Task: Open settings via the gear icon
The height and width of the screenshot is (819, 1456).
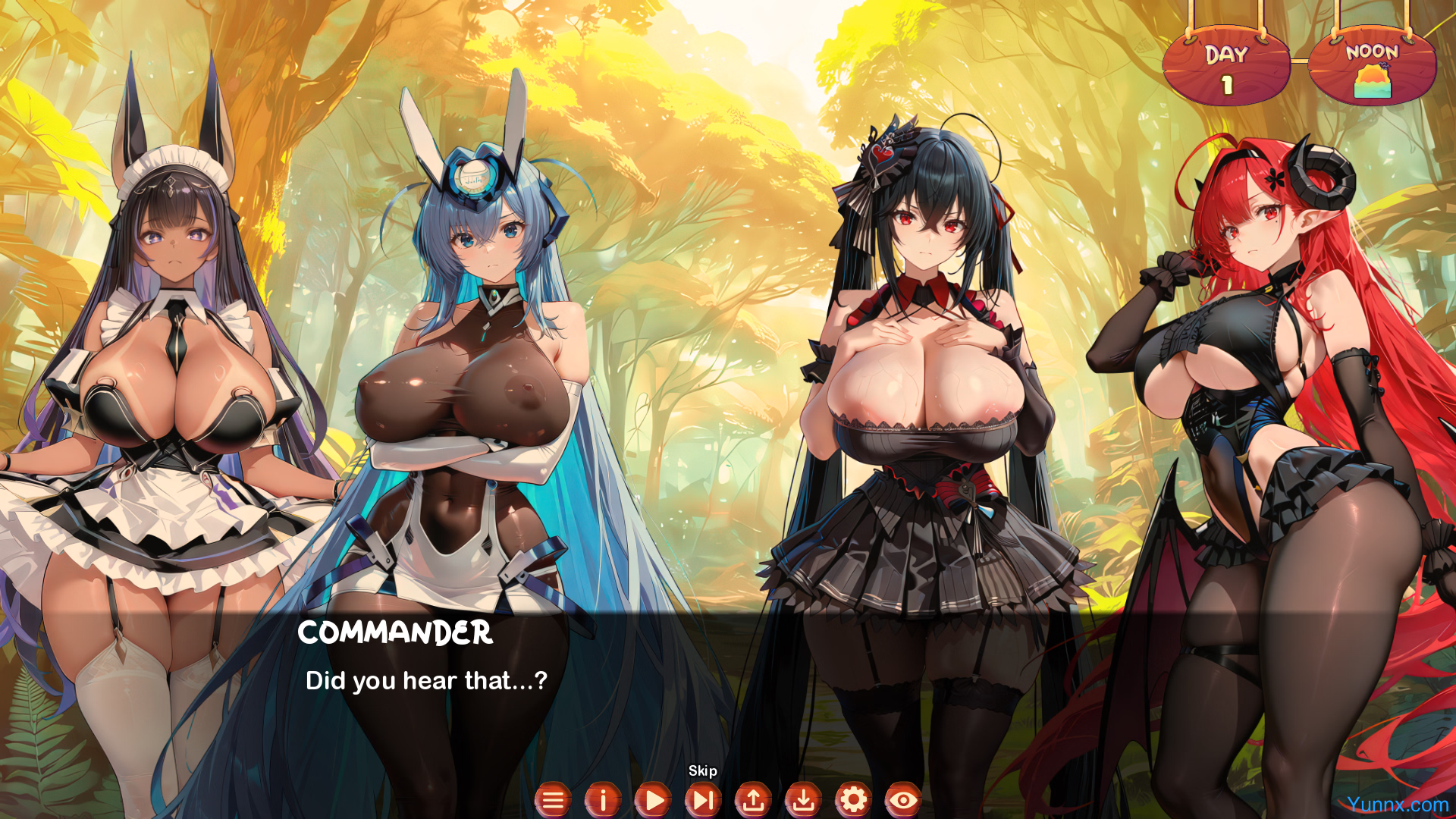Action: [x=853, y=800]
